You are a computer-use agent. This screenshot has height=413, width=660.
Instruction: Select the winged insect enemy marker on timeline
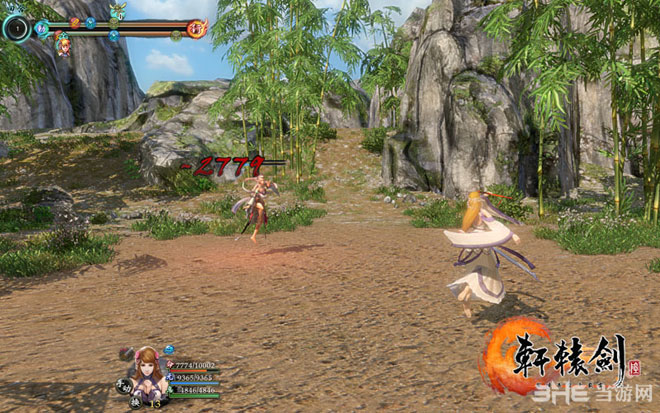click(118, 11)
